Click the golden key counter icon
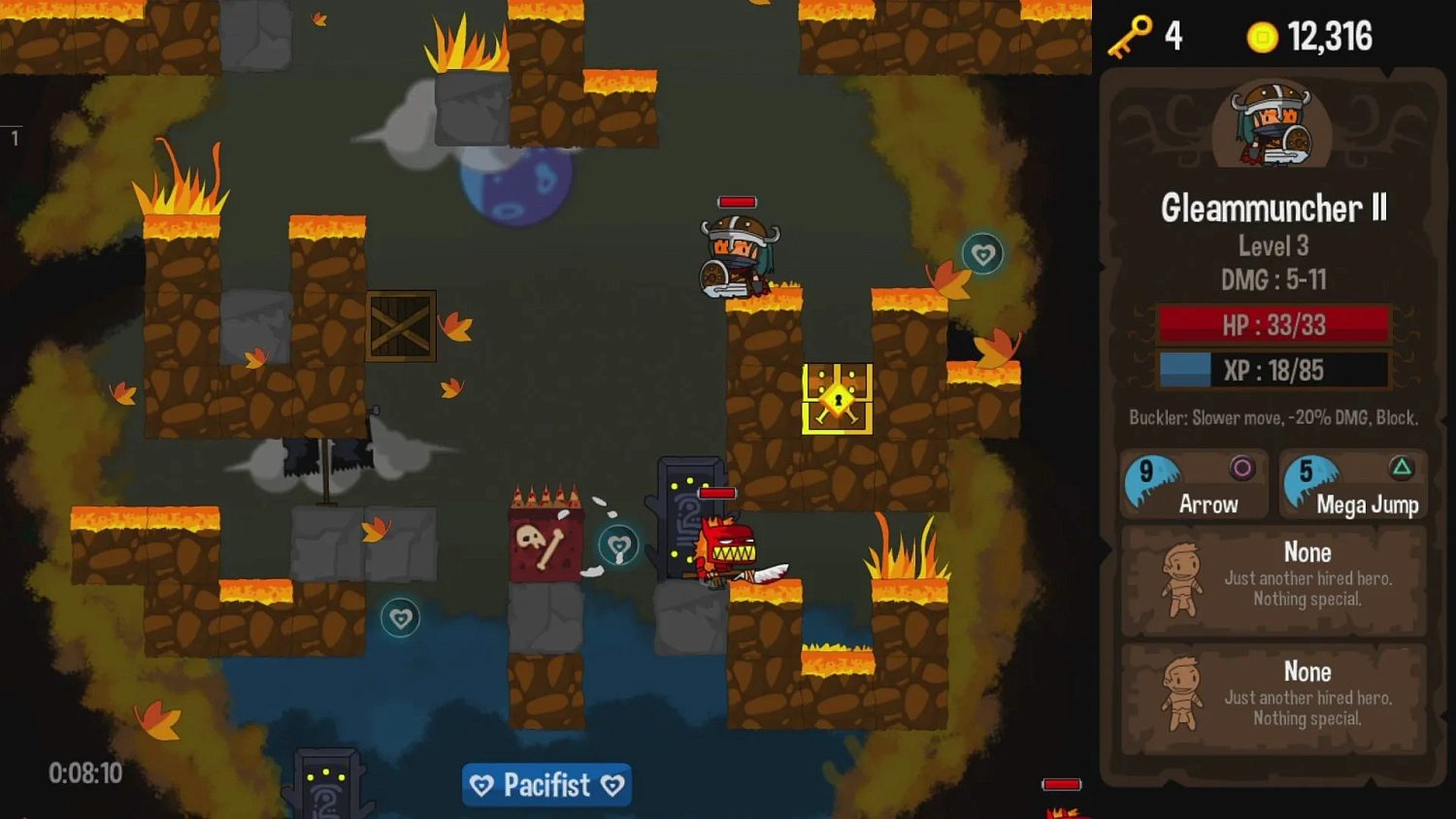This screenshot has height=819, width=1456. 1131,37
